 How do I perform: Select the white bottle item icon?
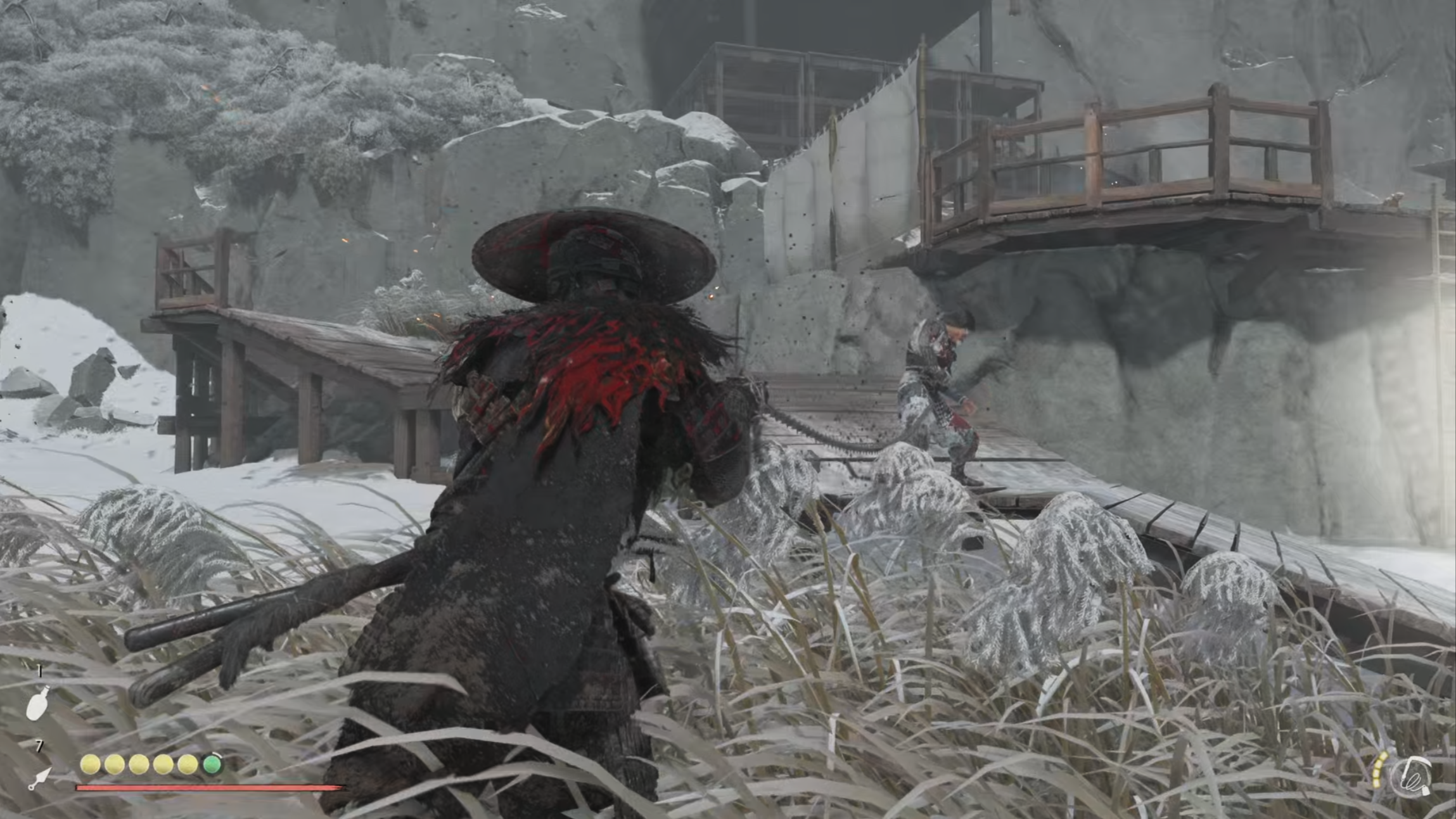point(37,704)
